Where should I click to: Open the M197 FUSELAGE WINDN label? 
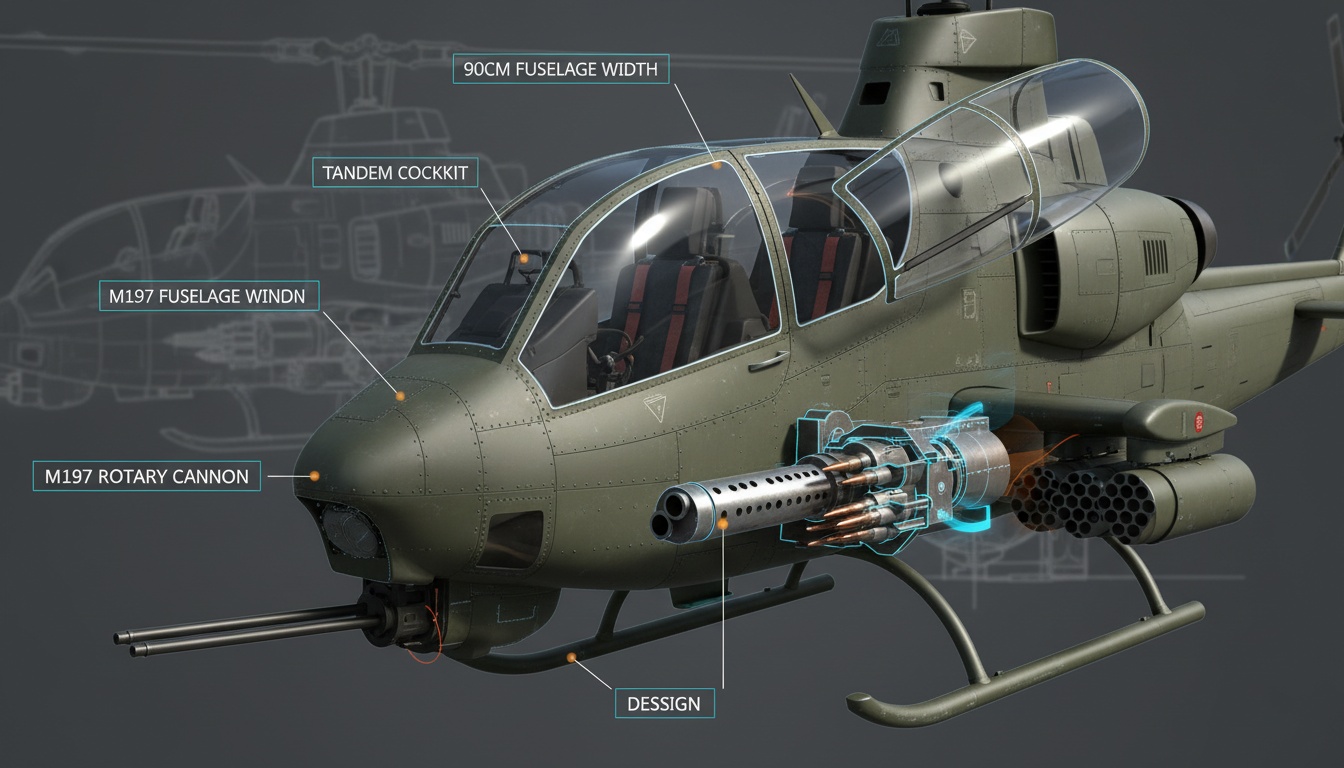click(x=209, y=296)
